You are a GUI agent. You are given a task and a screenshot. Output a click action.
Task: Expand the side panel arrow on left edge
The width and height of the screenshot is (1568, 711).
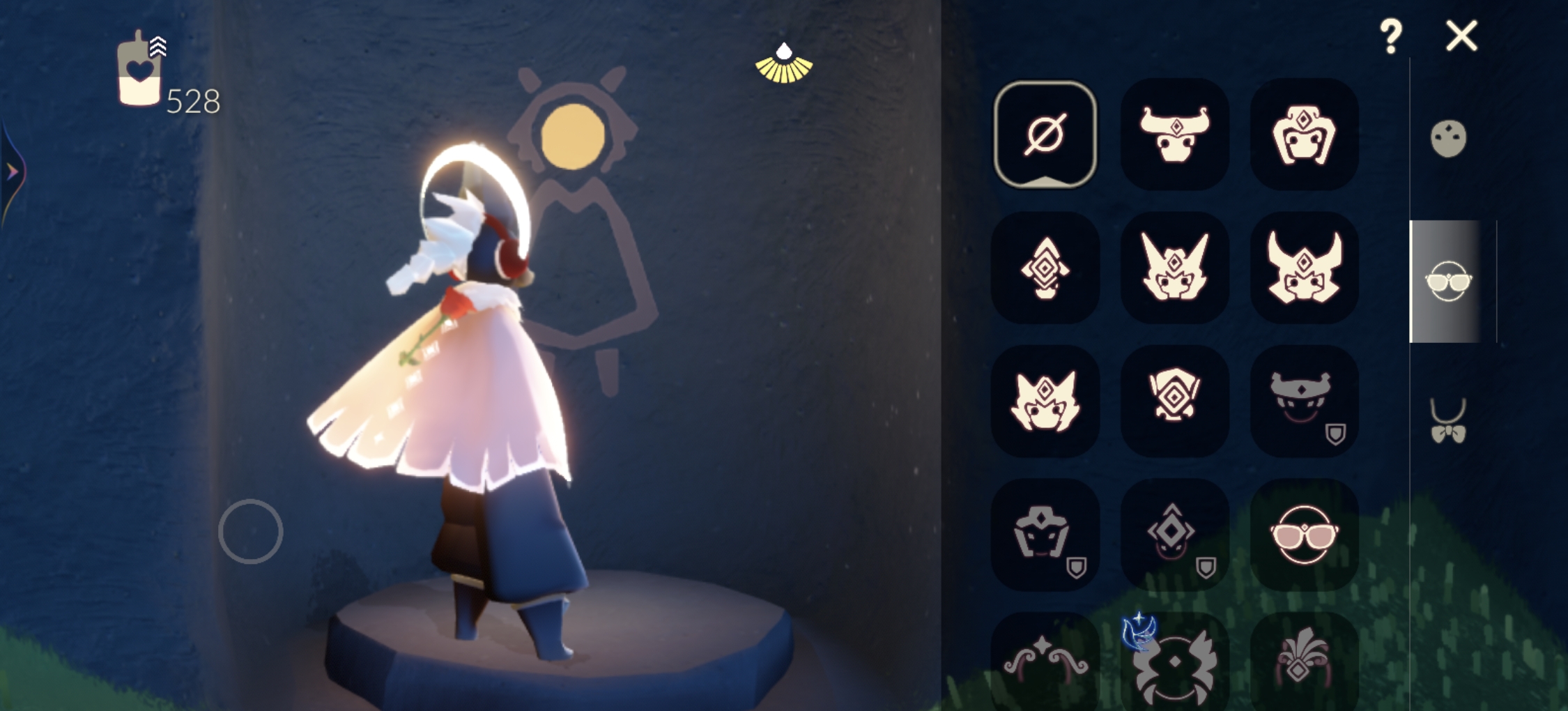point(13,171)
